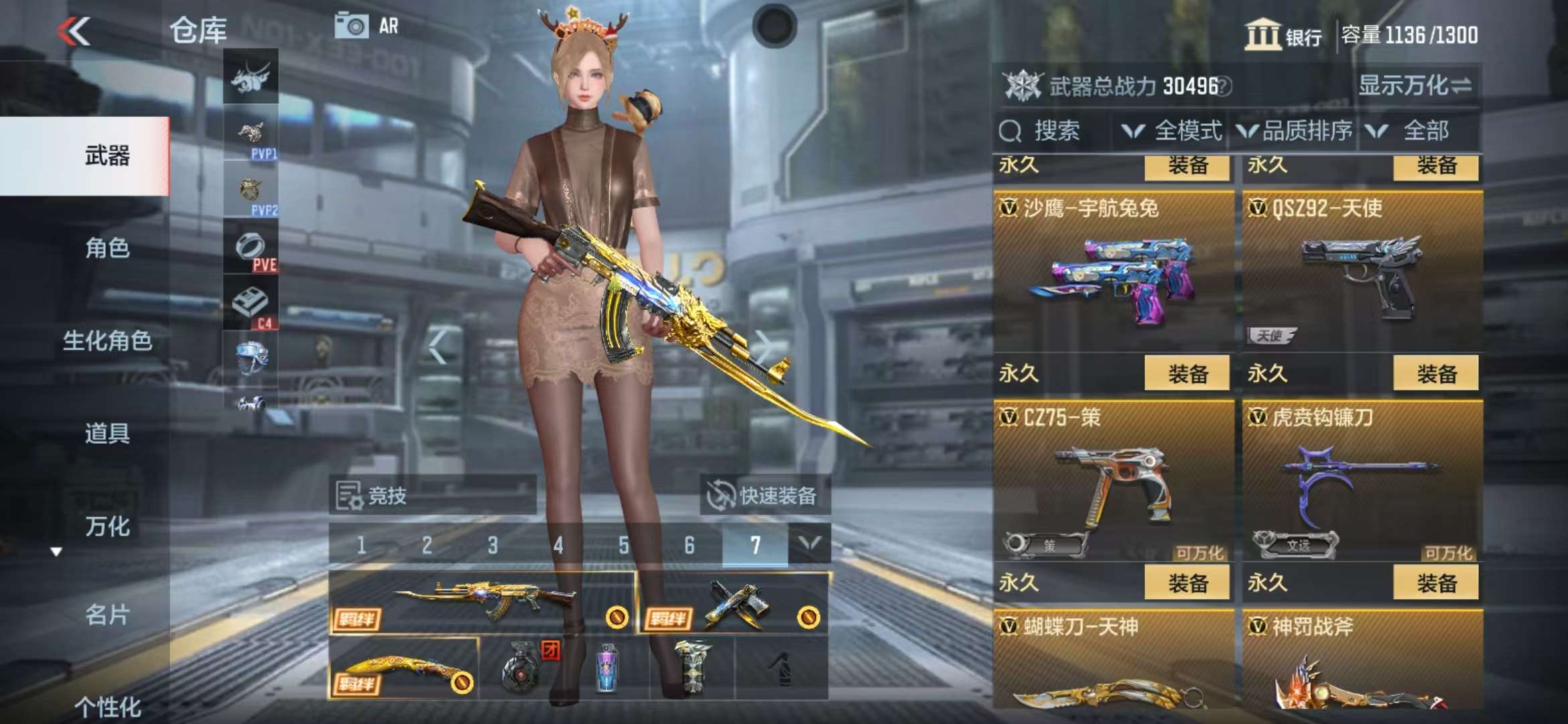This screenshot has height=724, width=1568.
Task: Equip the 虎贲钩镰刀 weapon with 装备
Action: pyautogui.click(x=1435, y=583)
